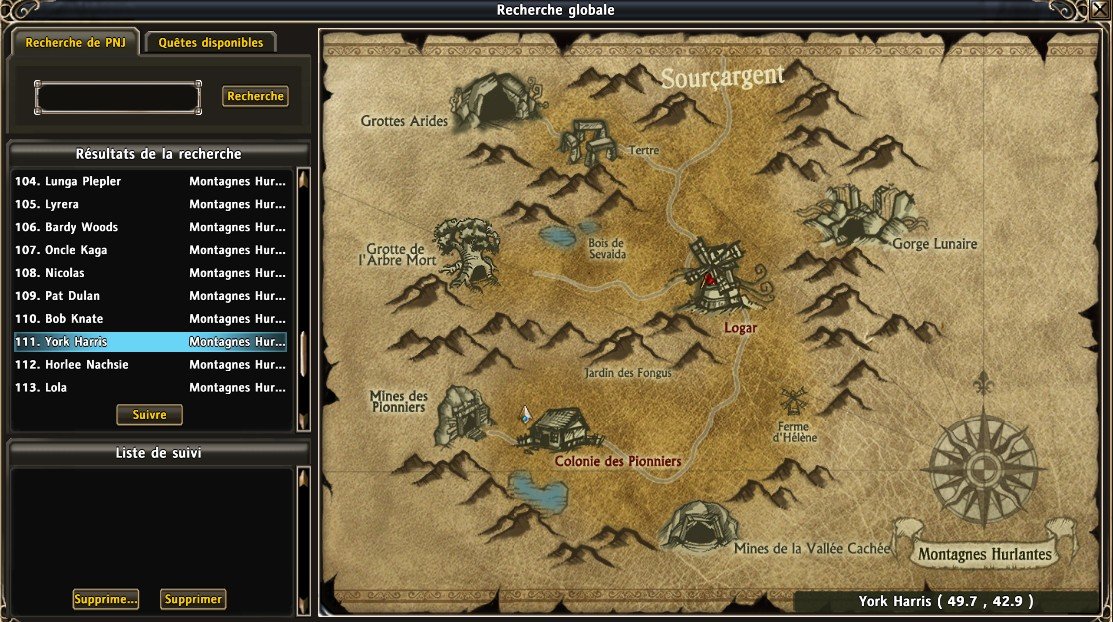Select Horlee Nachsie in the list
The image size is (1113, 622).
(x=150, y=365)
